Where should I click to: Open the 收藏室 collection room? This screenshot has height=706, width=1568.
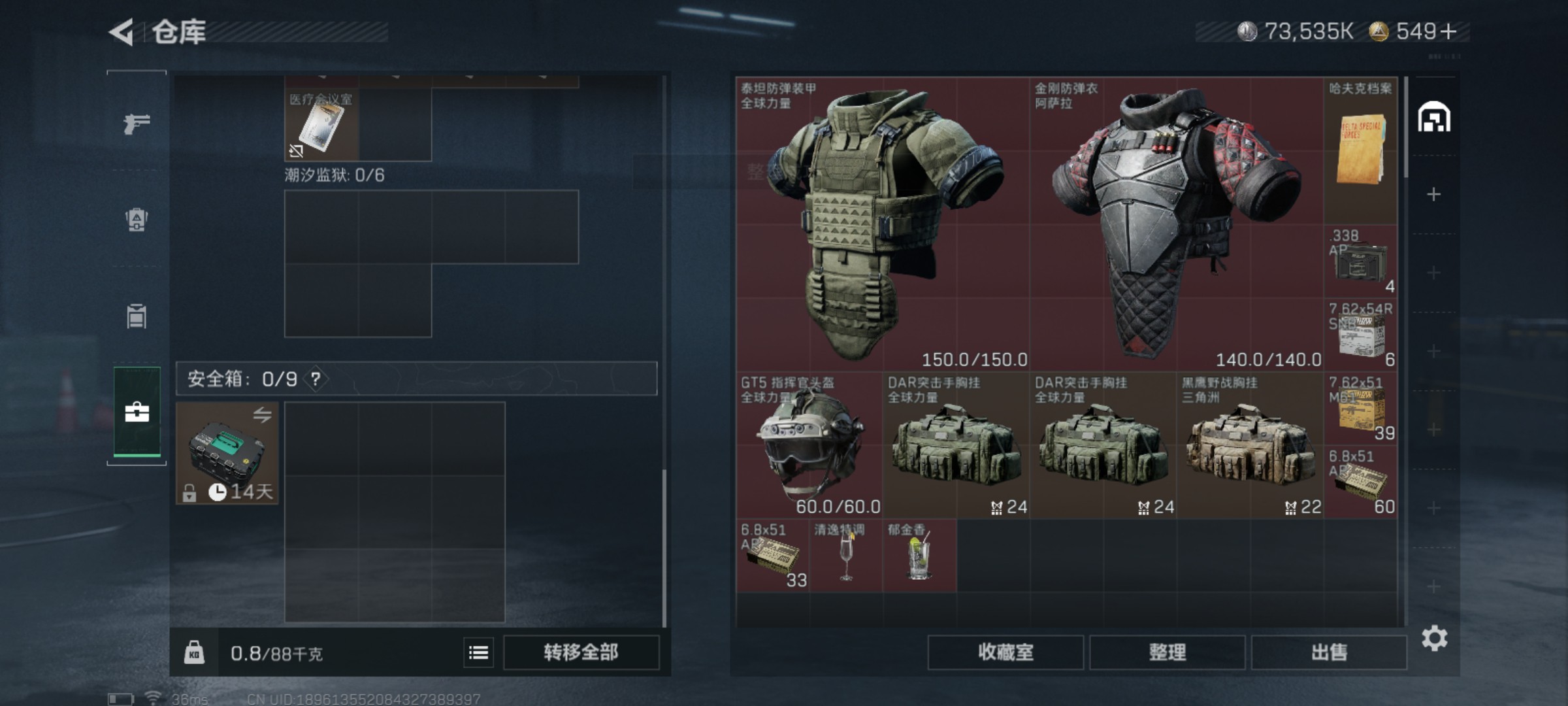coord(1005,652)
